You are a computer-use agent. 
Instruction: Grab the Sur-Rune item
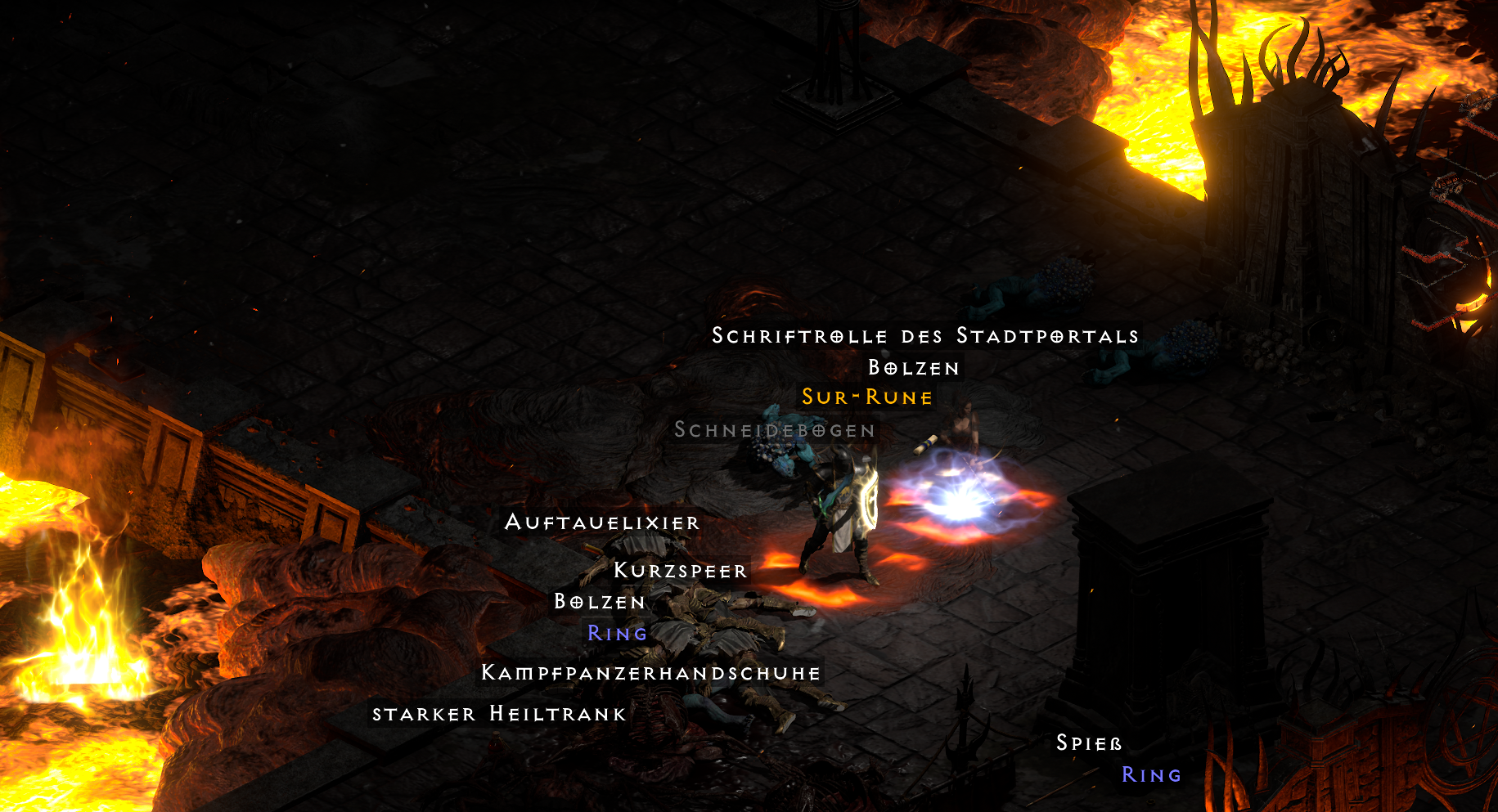click(867, 398)
